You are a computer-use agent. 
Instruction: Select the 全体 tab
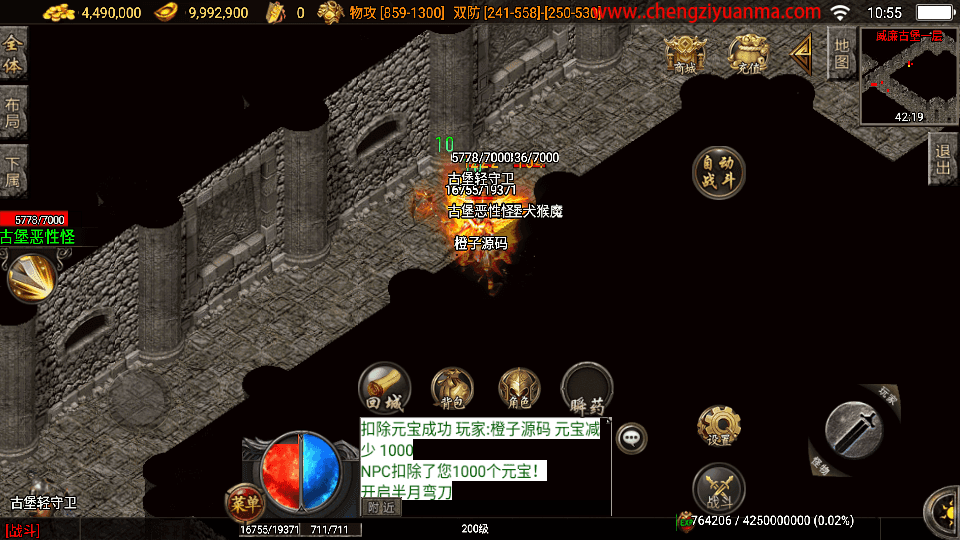[13, 54]
